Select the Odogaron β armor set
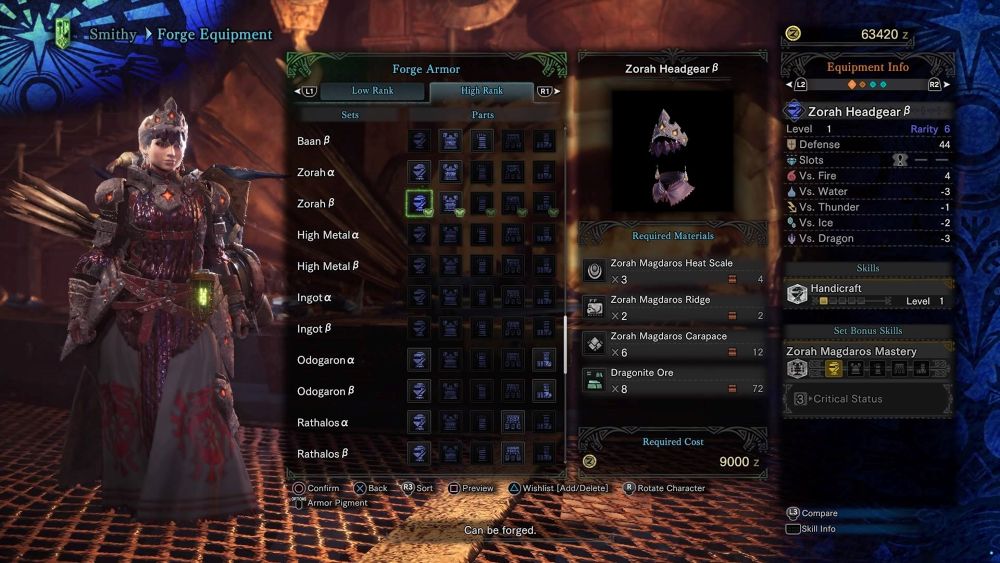This screenshot has height=563, width=1000. pos(326,391)
